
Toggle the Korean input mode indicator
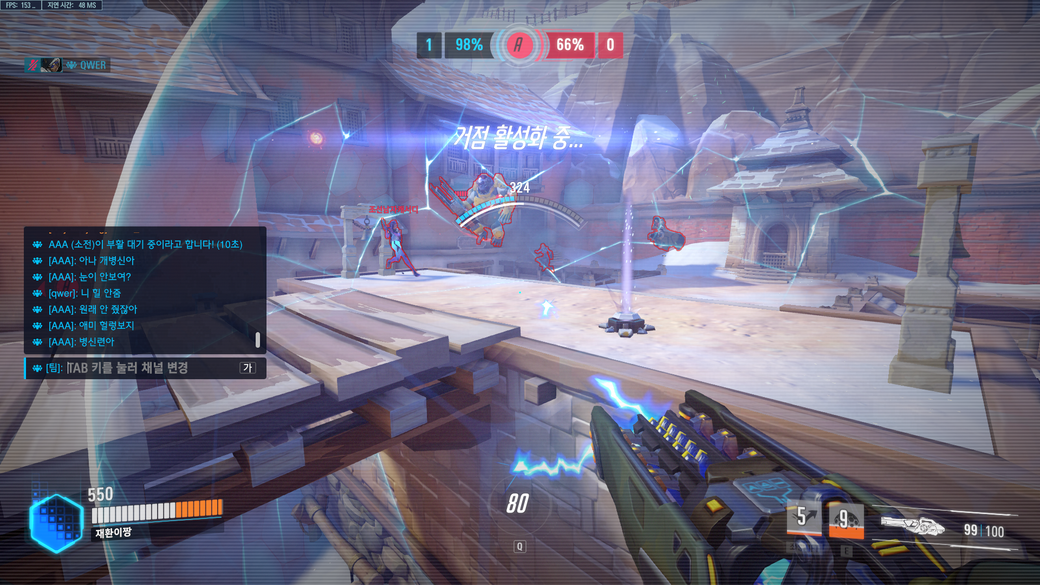(x=246, y=368)
